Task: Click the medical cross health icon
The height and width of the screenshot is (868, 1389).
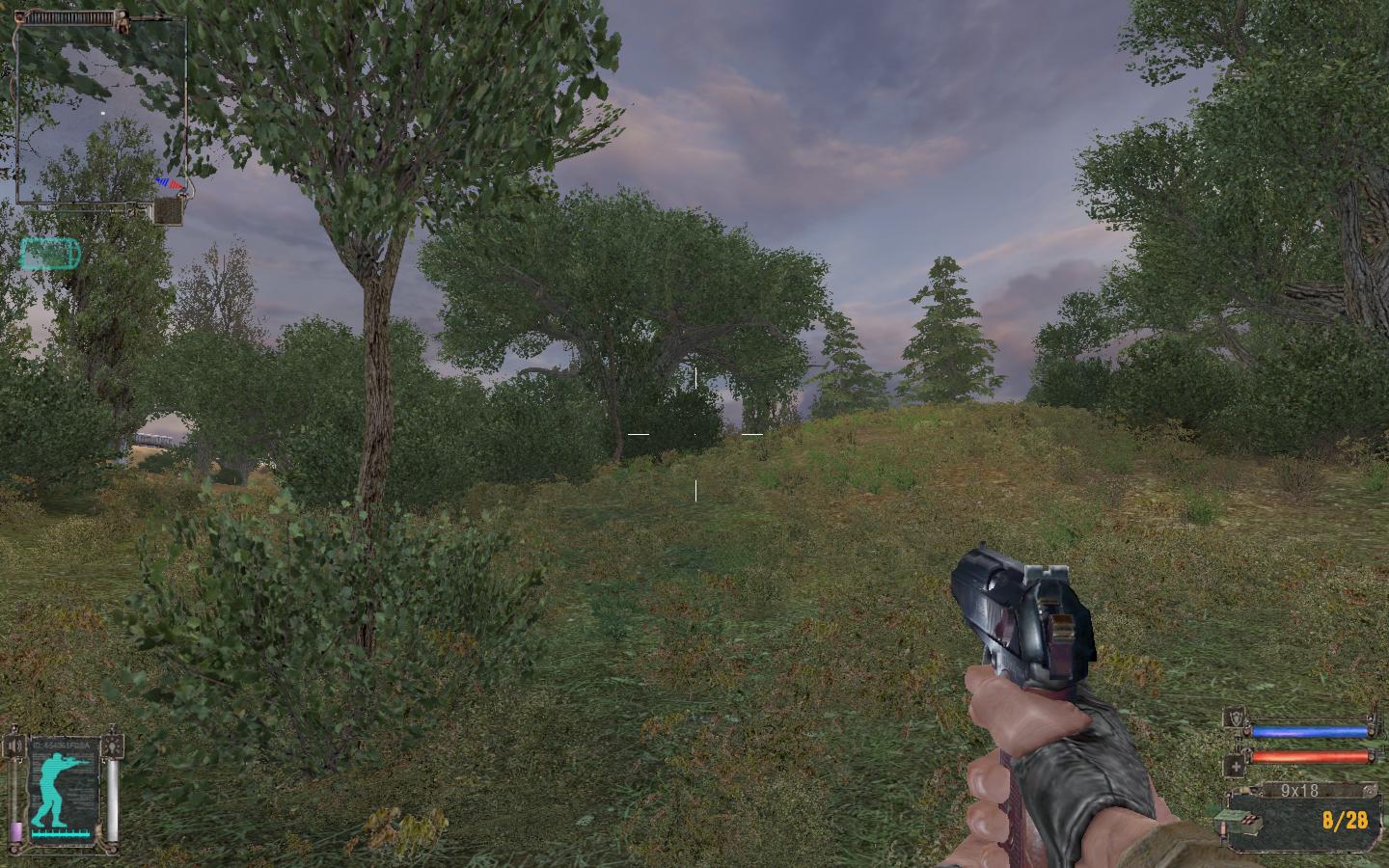Action: [x=1235, y=766]
